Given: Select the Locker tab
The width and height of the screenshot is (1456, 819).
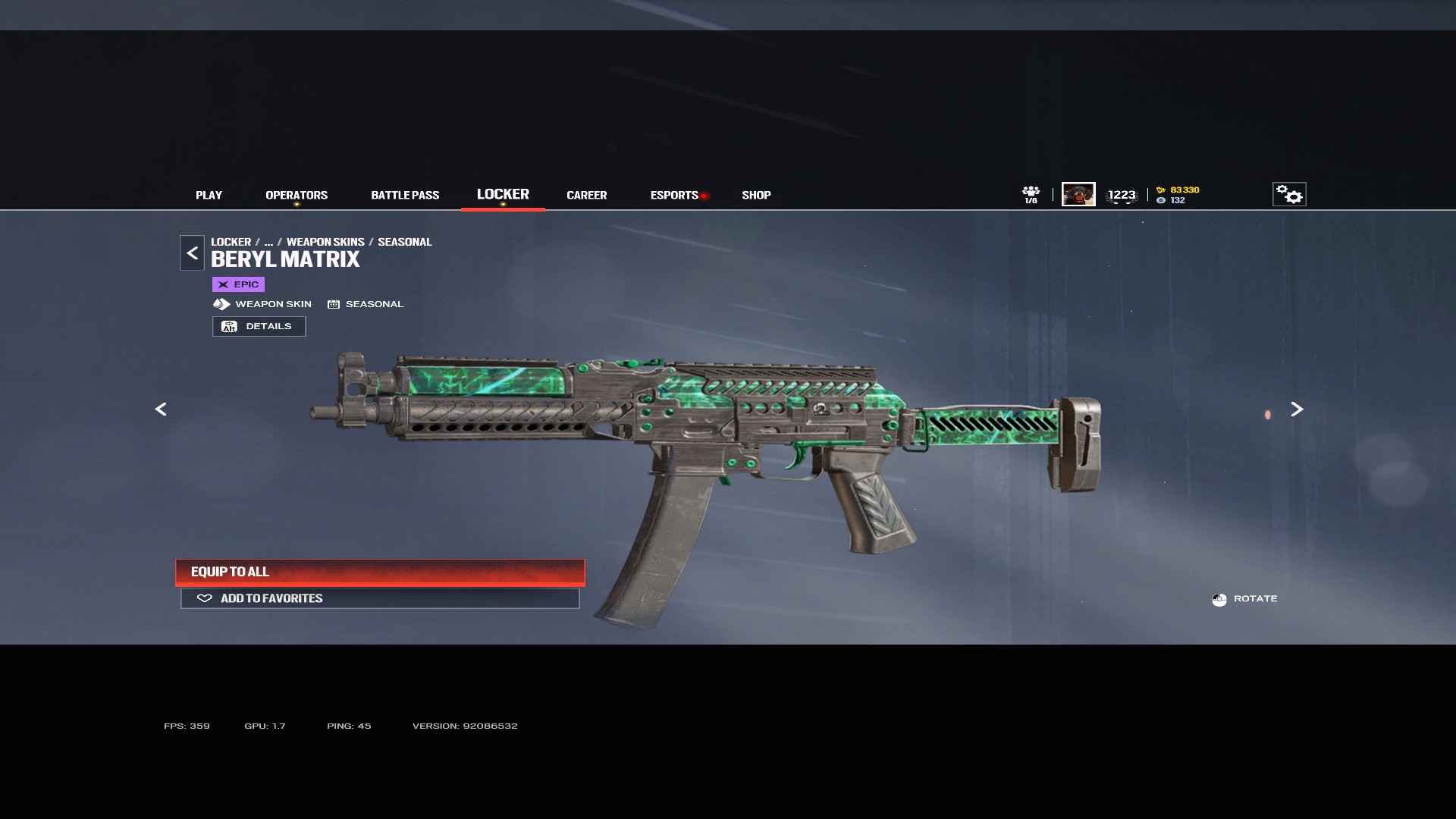Looking at the screenshot, I should tap(503, 195).
